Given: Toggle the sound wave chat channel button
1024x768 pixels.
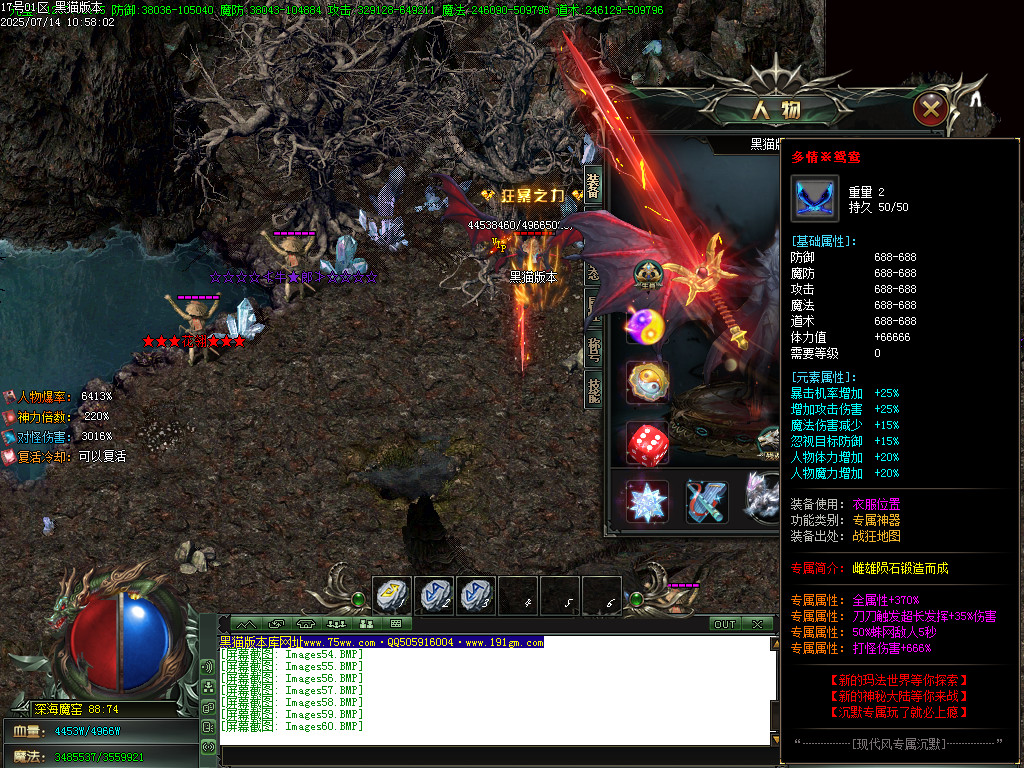Looking at the screenshot, I should tap(209, 666).
